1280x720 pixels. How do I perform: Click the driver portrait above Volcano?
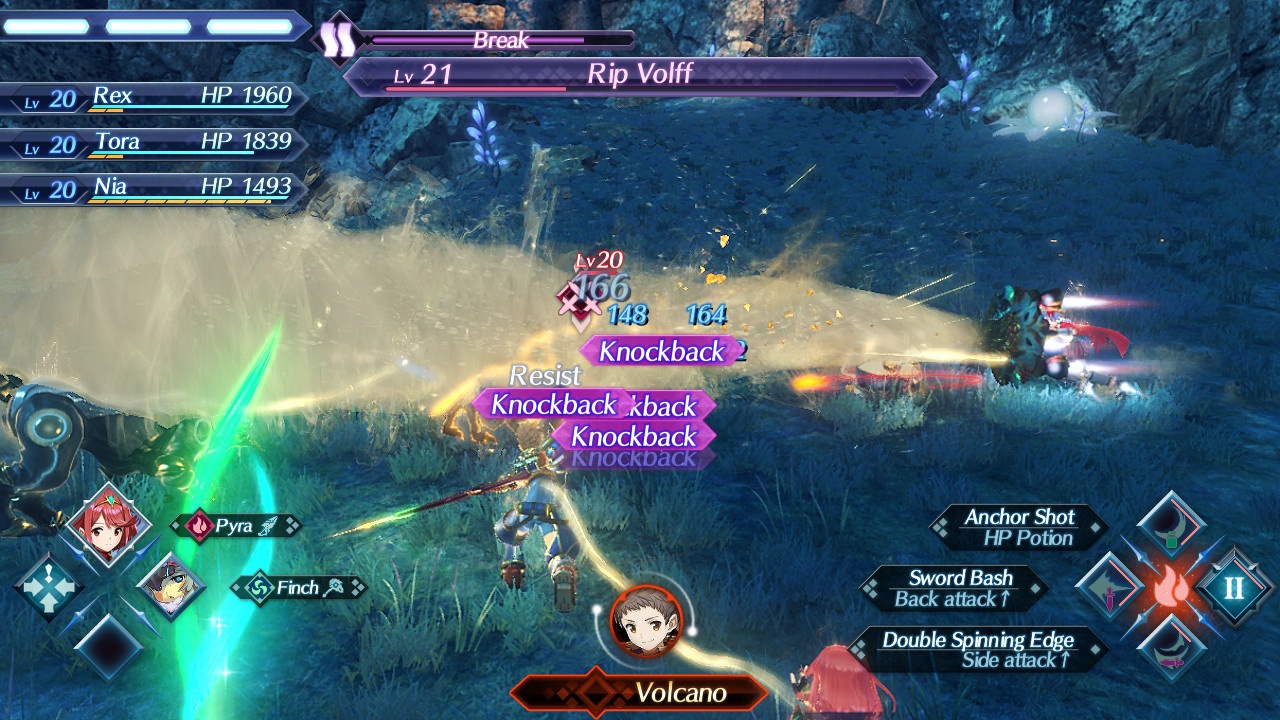pyautogui.click(x=646, y=621)
